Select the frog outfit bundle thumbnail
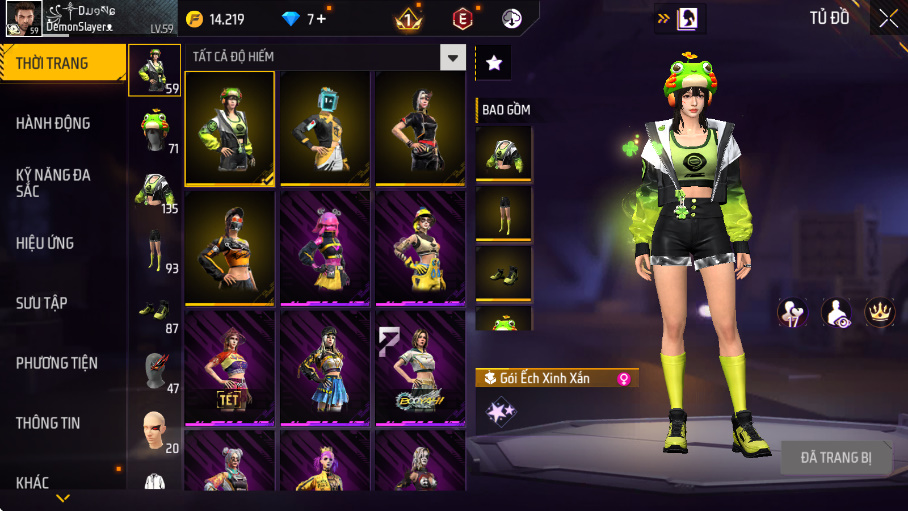The width and height of the screenshot is (908, 511). coord(229,128)
